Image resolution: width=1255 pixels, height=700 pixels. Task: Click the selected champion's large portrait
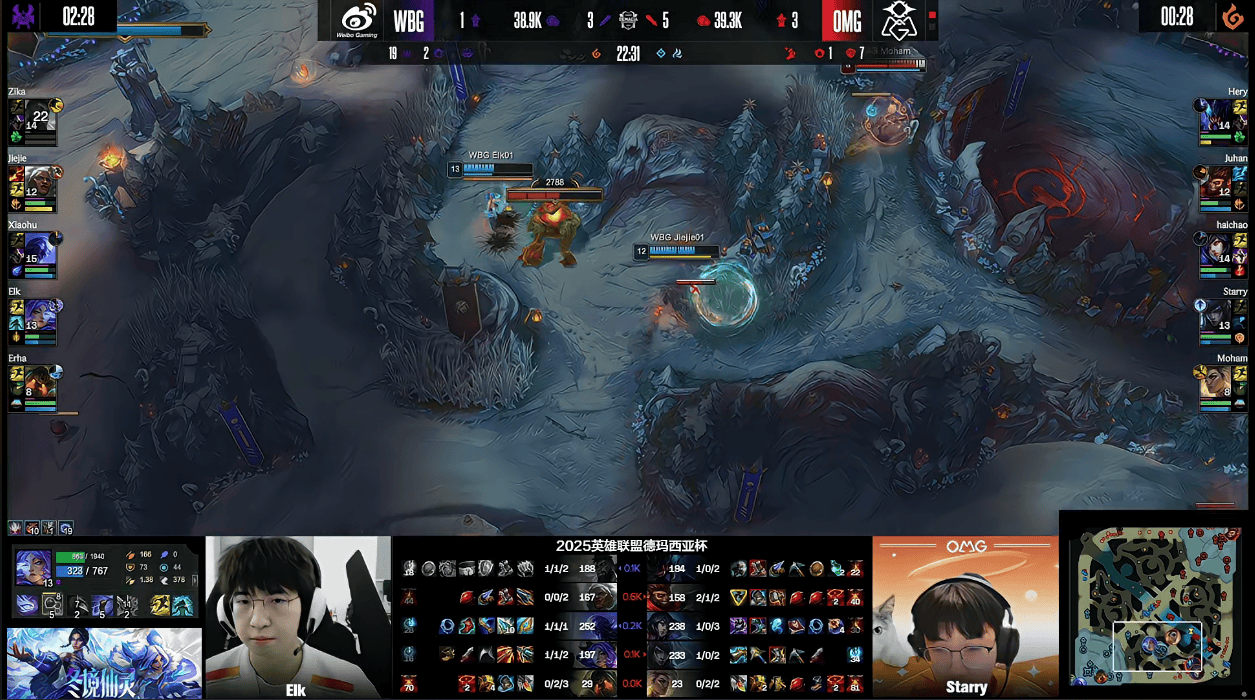coord(33,567)
